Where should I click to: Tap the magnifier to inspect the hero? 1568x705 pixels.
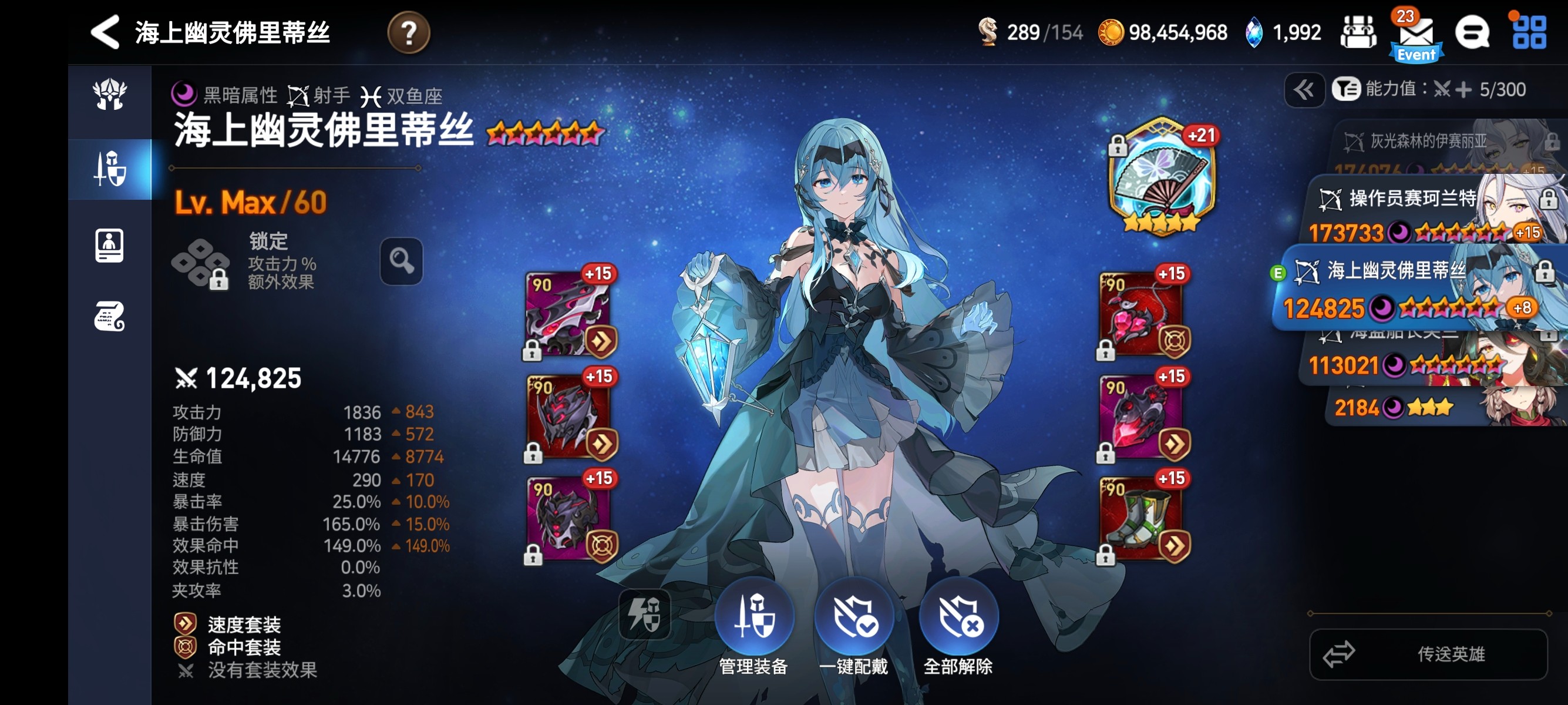coord(401,261)
